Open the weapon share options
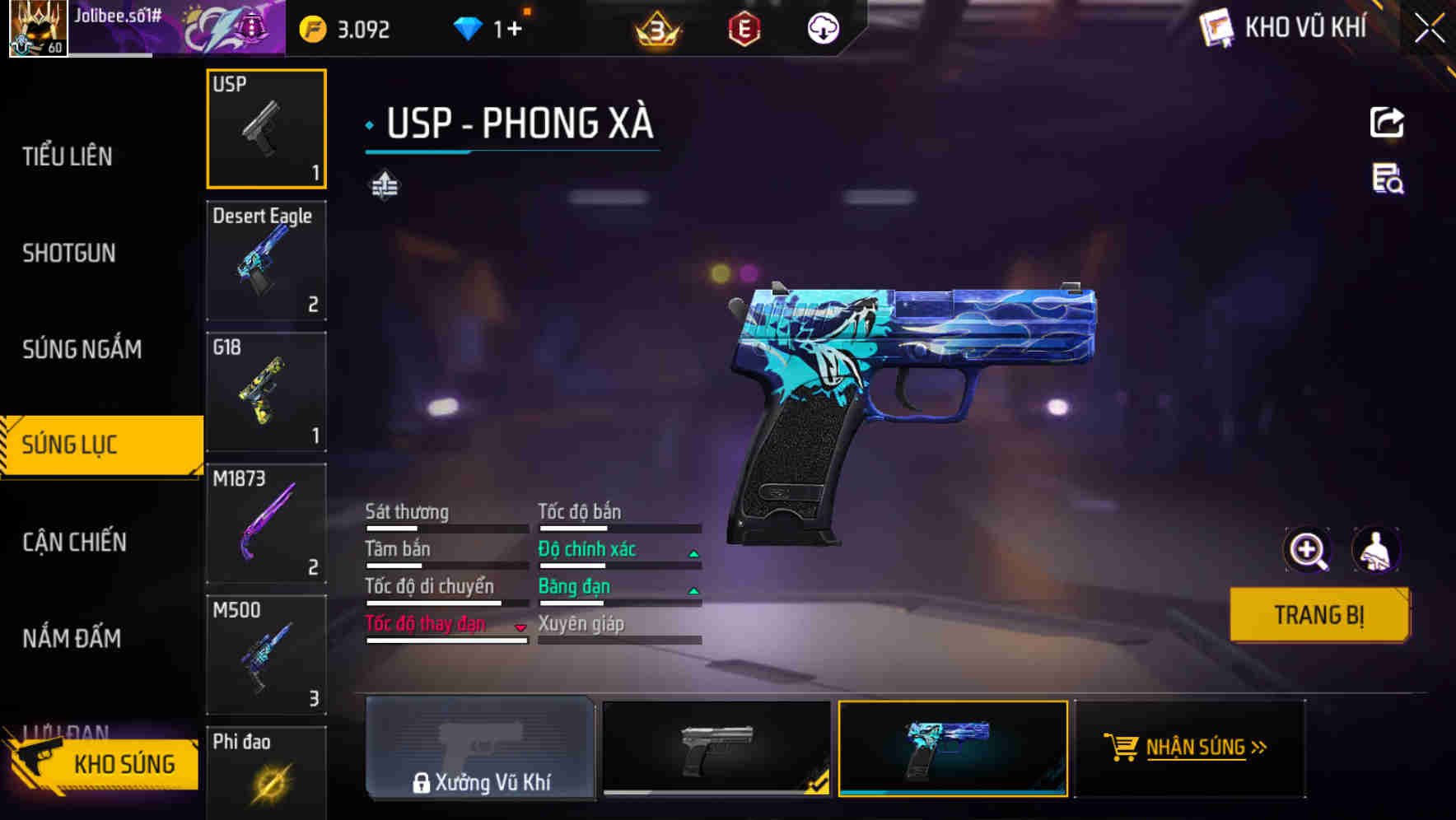 coord(1388,122)
